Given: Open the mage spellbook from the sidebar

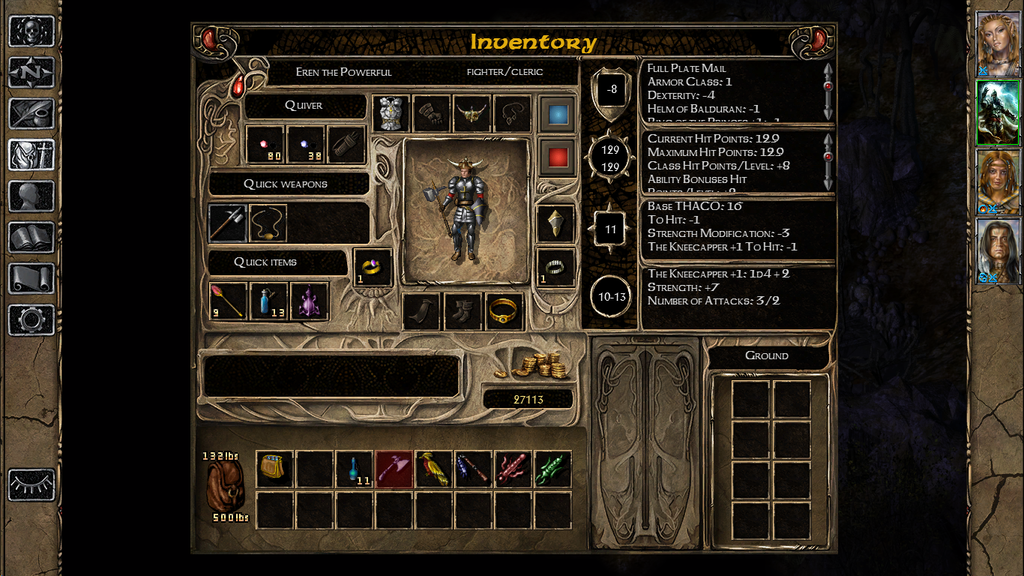Looking at the screenshot, I should click(31, 237).
